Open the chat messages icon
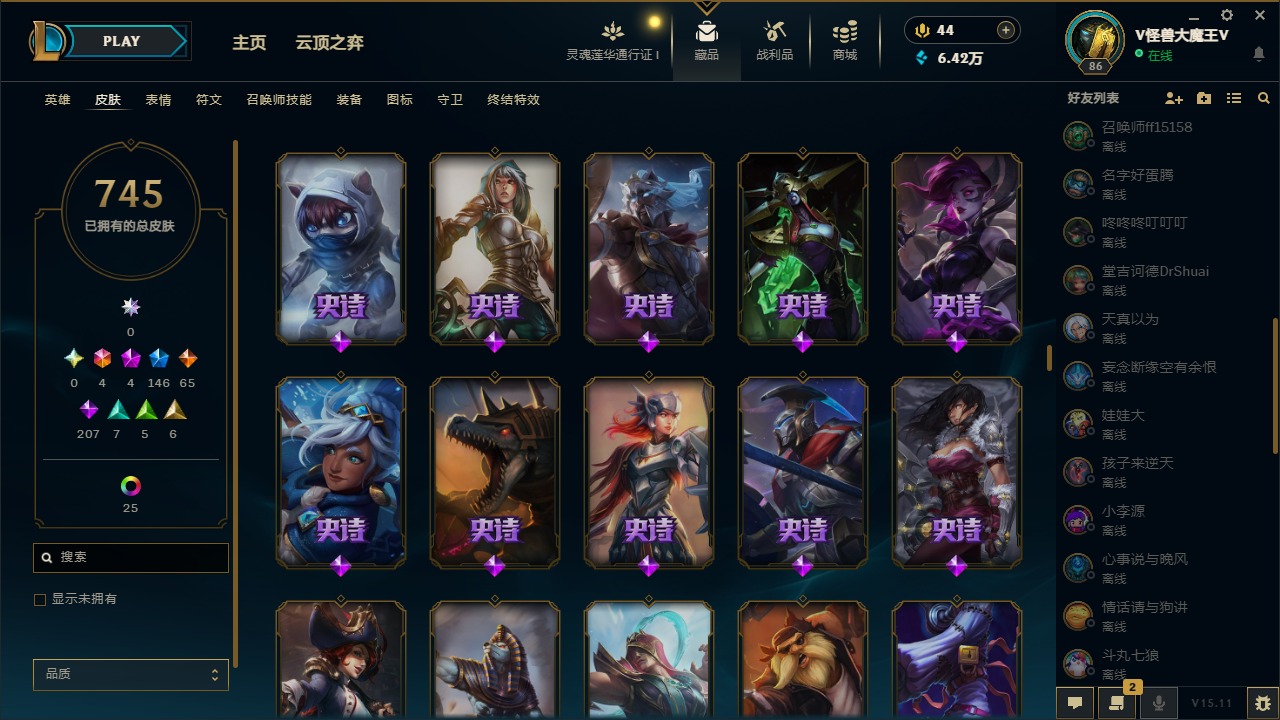The image size is (1280, 720). click(x=1075, y=703)
